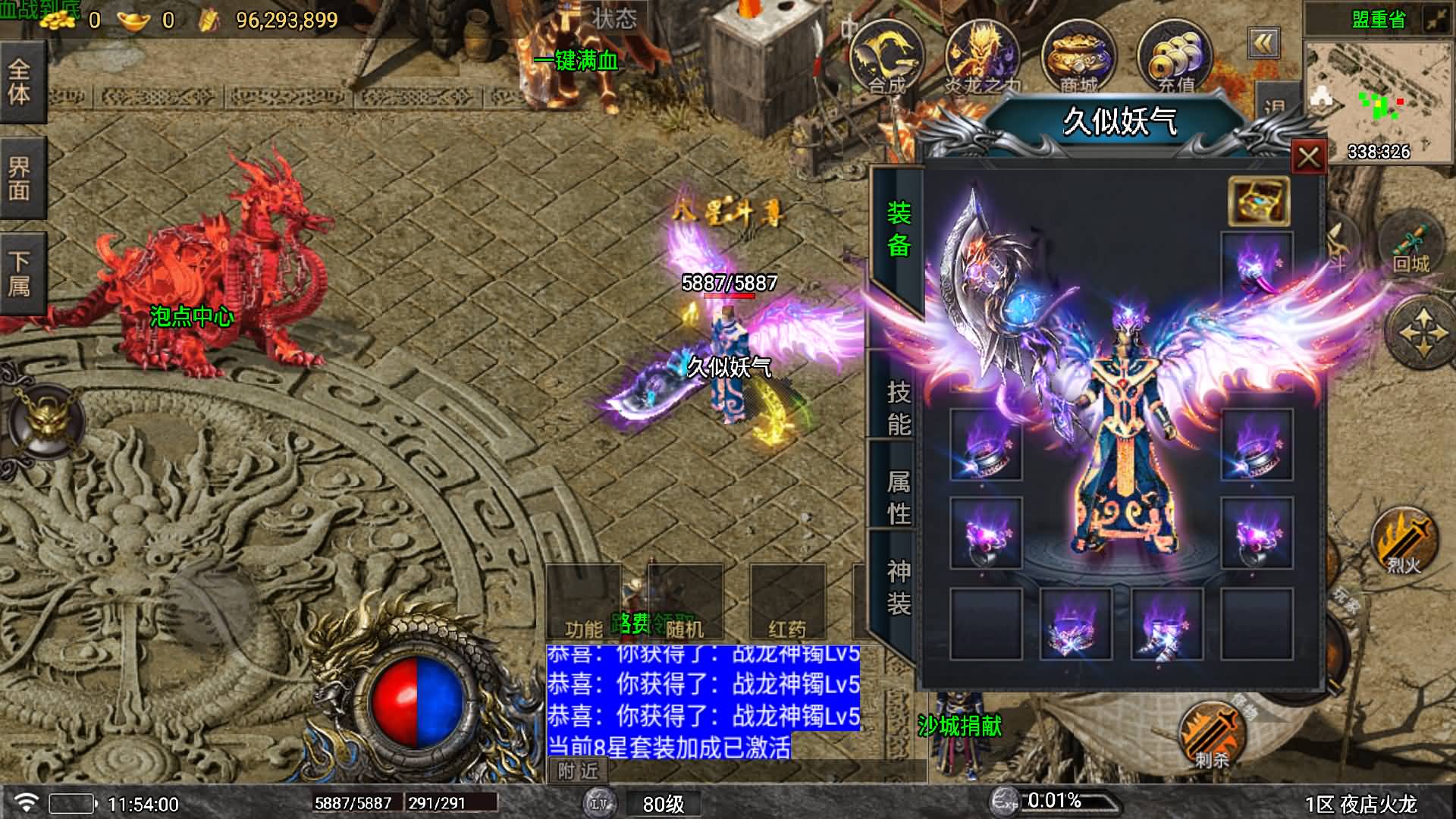Open the treasure chest icon in equipment panel
The image size is (1456, 819).
click(x=1258, y=201)
